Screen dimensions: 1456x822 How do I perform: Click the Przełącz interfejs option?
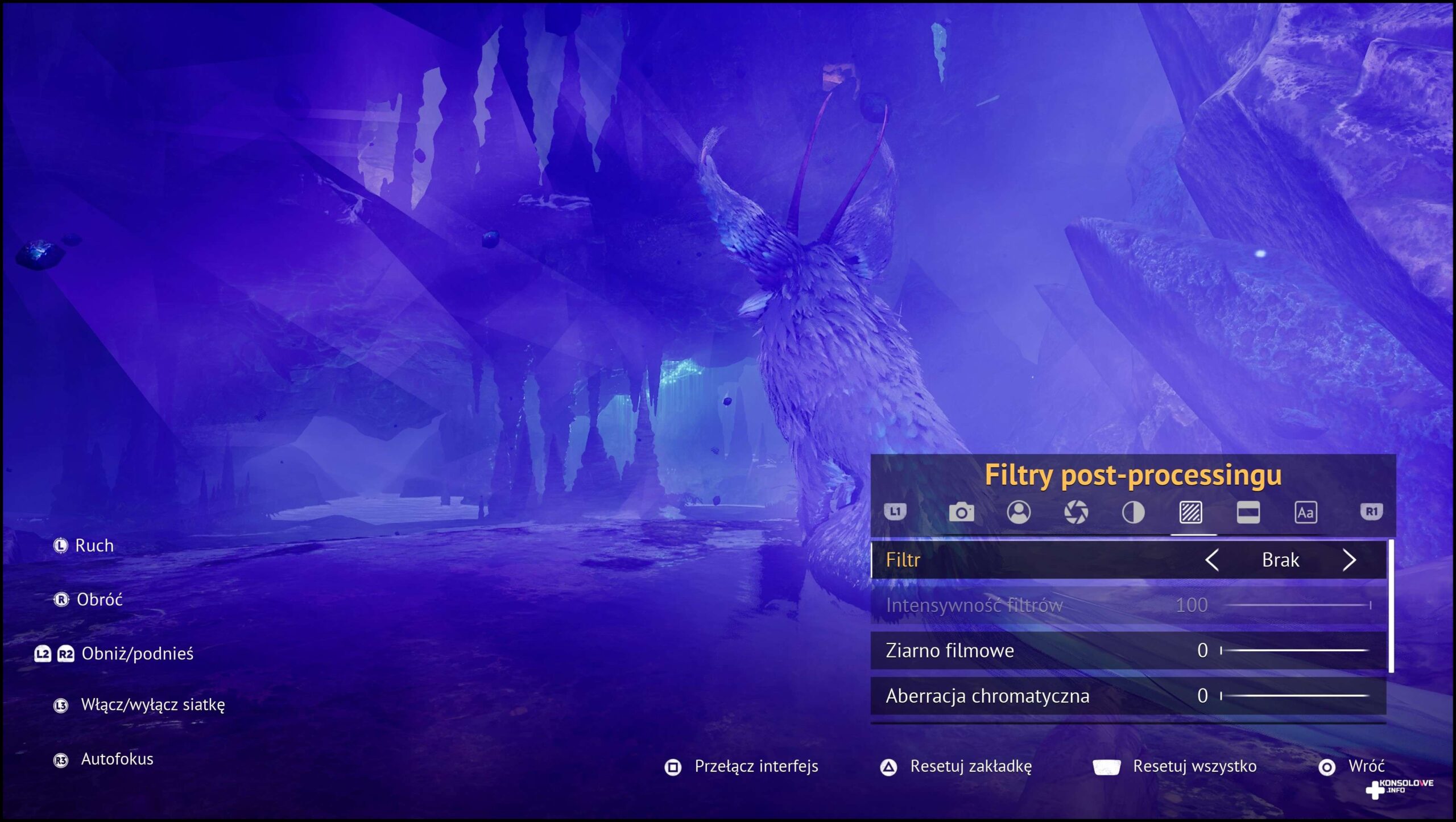point(755,766)
